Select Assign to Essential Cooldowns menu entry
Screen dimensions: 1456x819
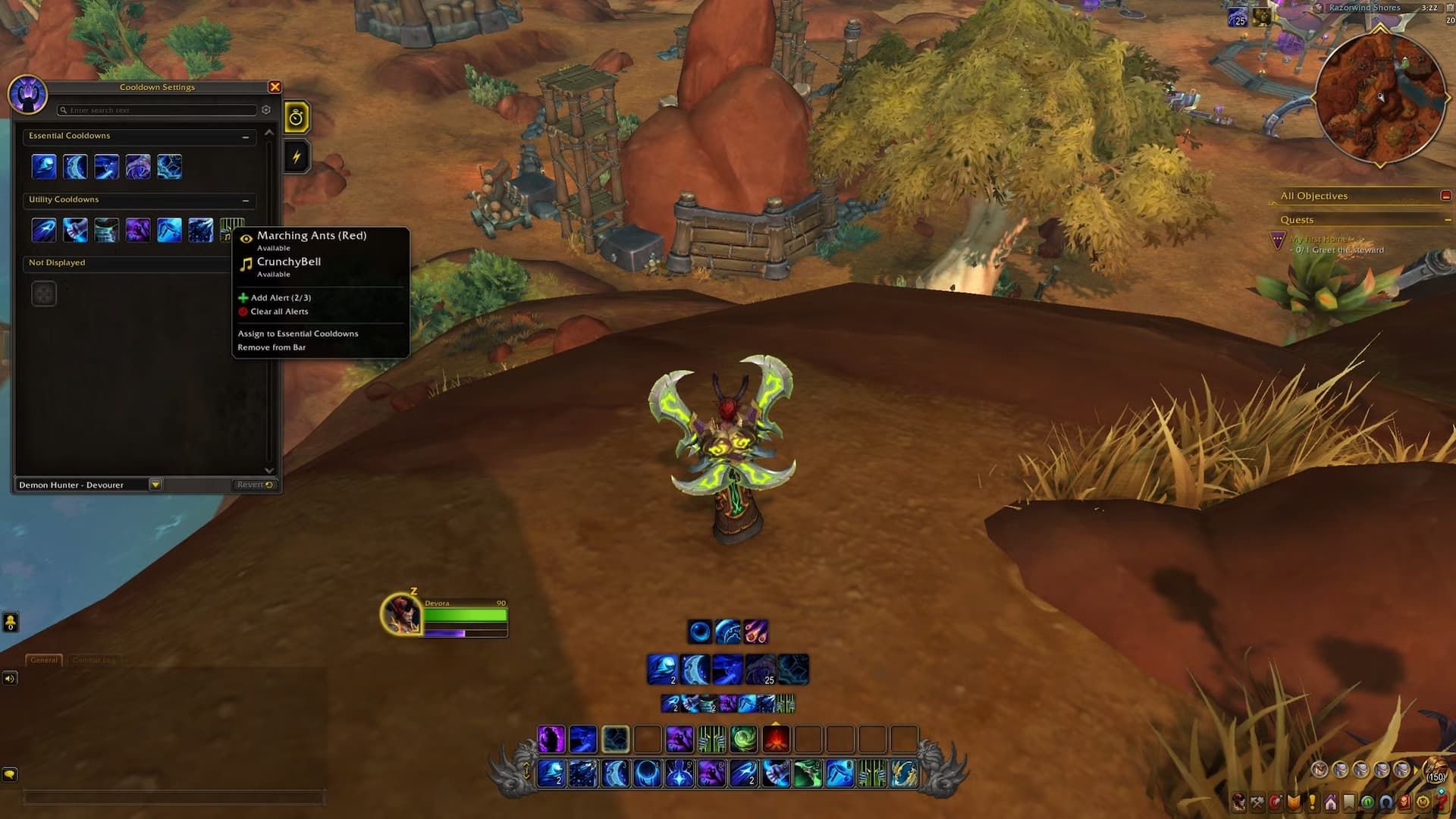click(297, 334)
